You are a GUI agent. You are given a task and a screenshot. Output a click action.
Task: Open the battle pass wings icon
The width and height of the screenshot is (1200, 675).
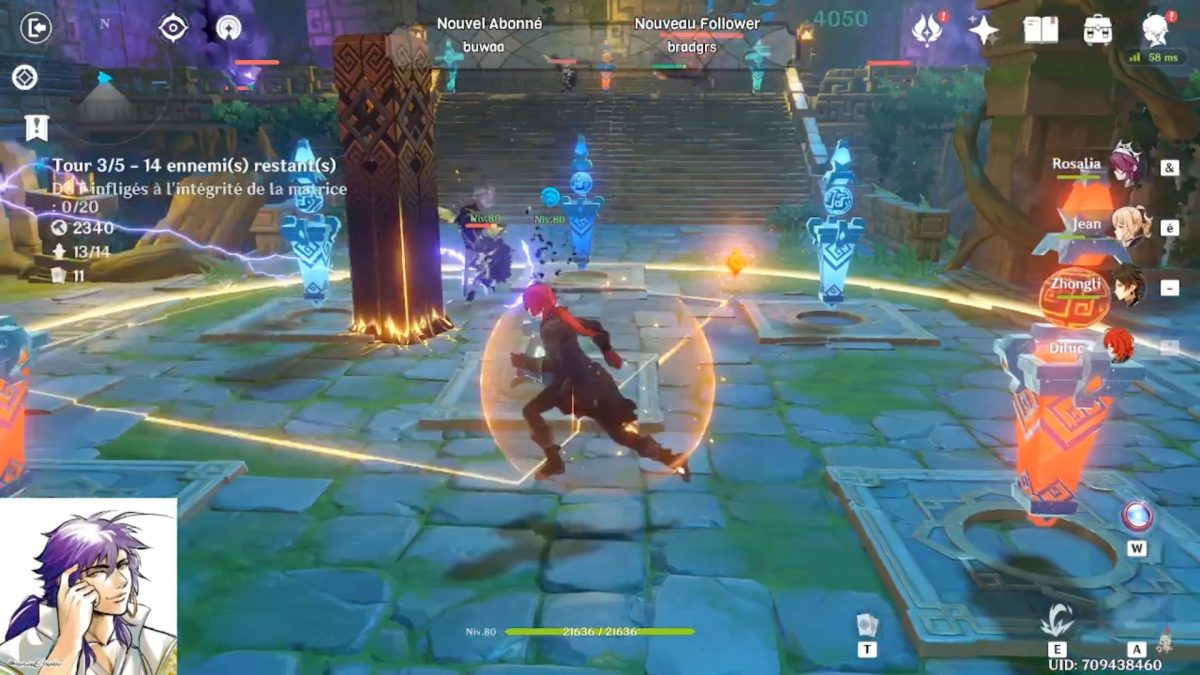[x=927, y=30]
